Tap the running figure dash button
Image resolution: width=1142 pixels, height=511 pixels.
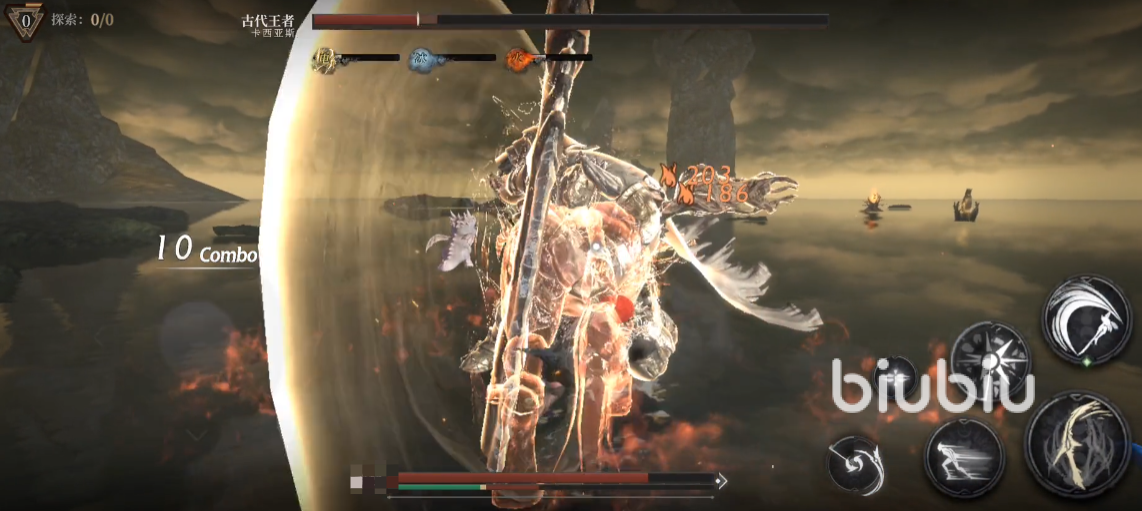964,456
